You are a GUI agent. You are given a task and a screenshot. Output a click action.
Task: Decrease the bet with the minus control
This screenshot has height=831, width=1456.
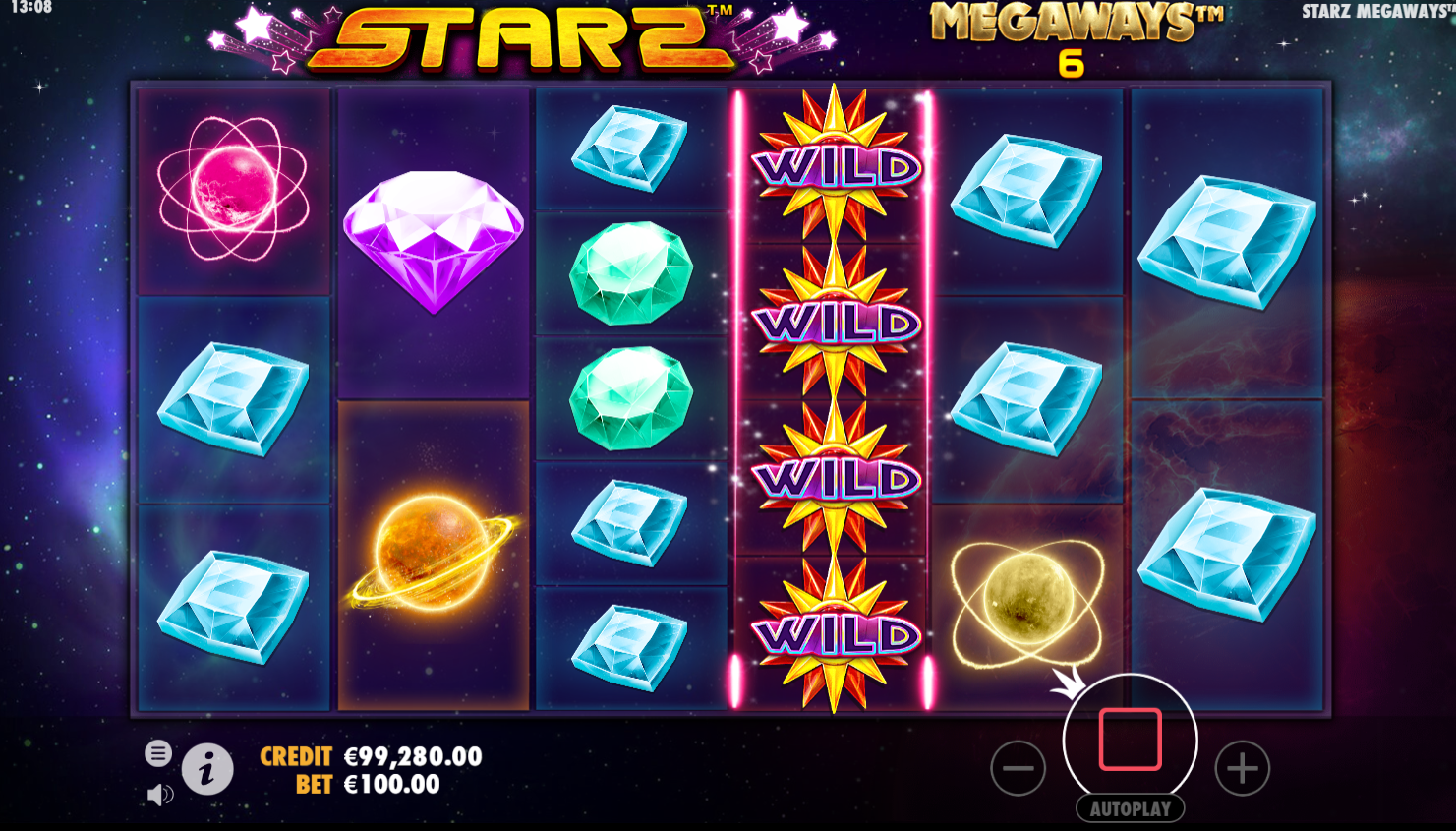click(1018, 768)
